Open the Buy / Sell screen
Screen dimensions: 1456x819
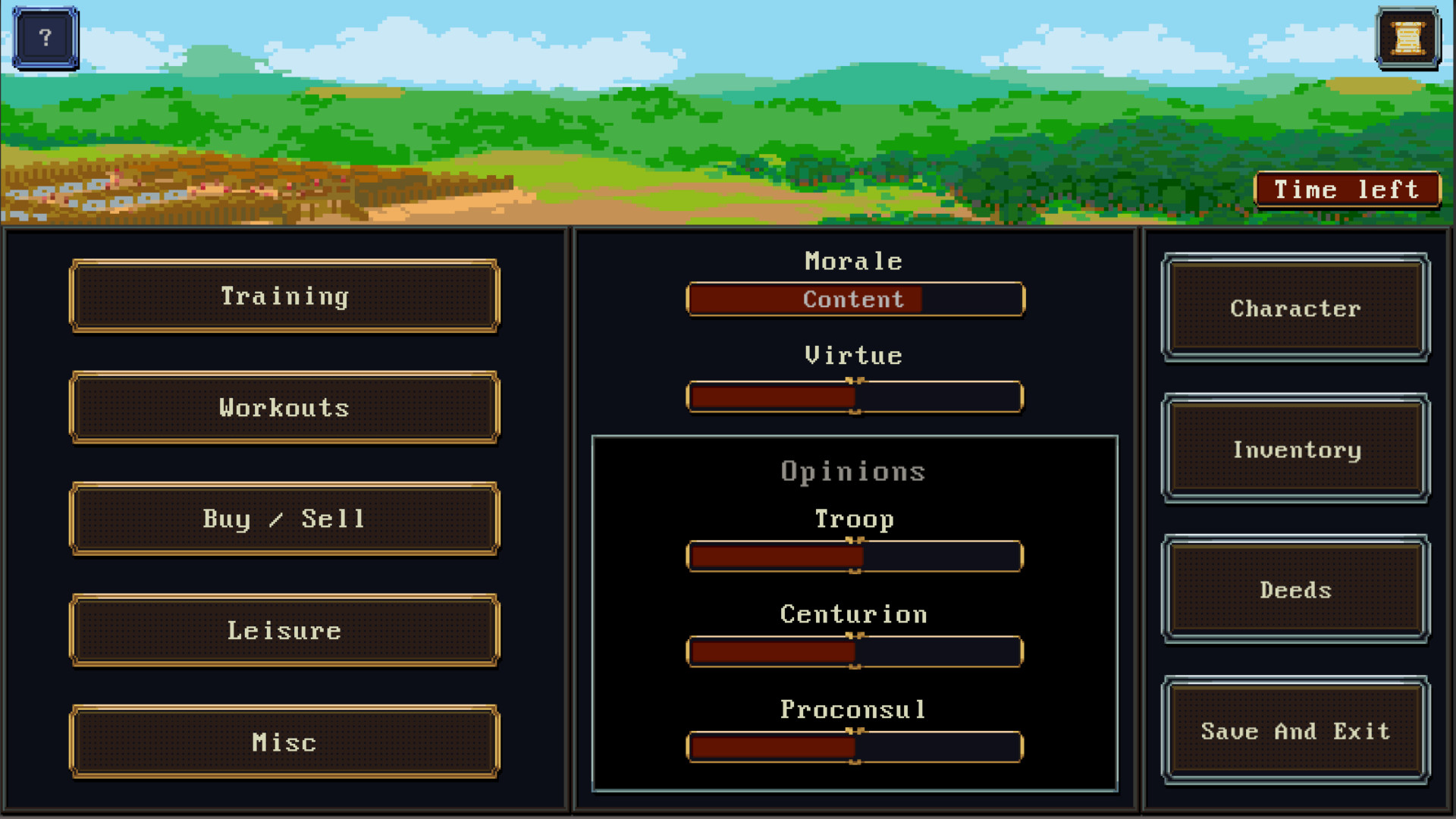284,519
